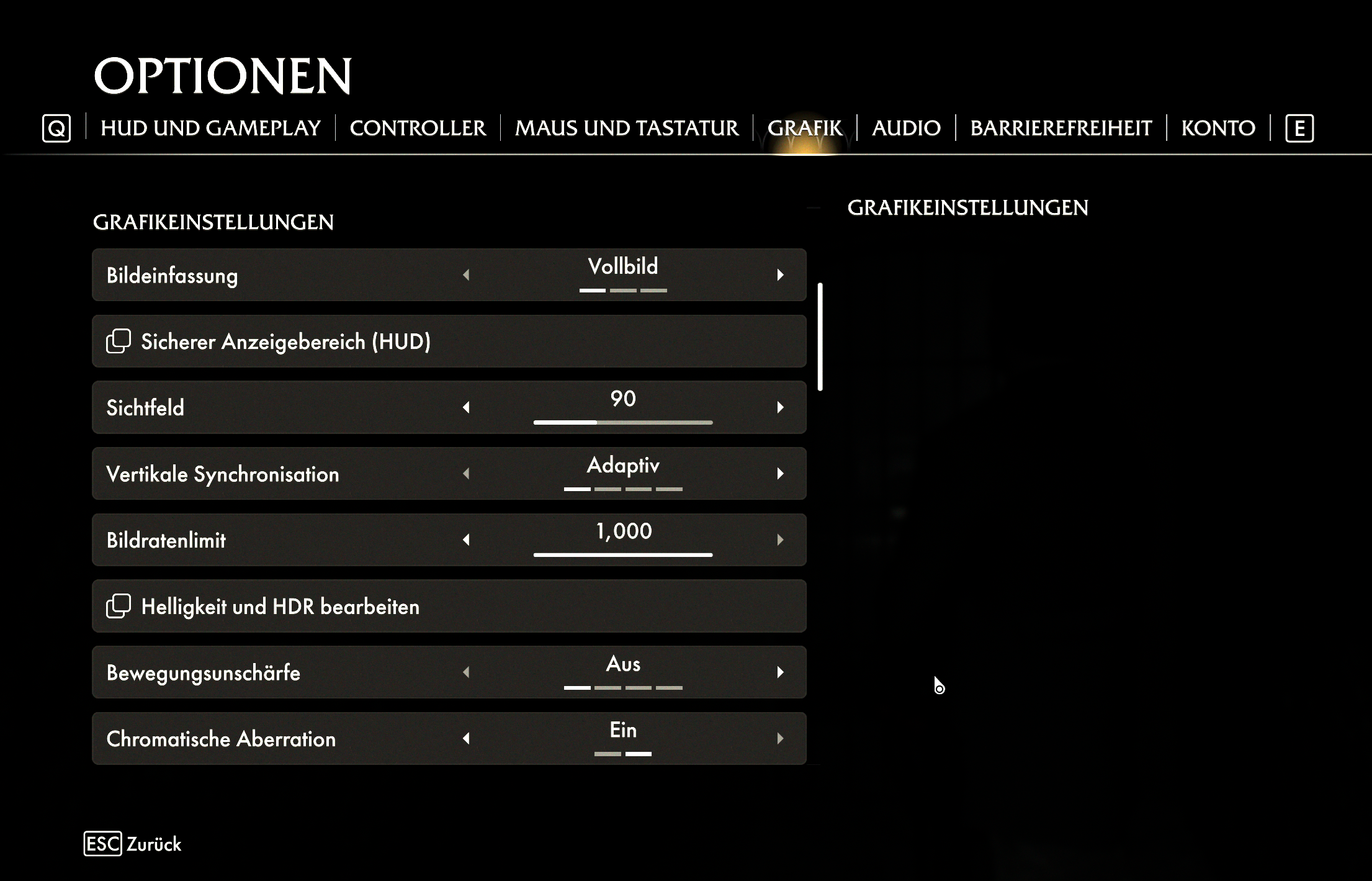1372x881 pixels.
Task: Click Zurück to go back
Action: click(x=153, y=844)
